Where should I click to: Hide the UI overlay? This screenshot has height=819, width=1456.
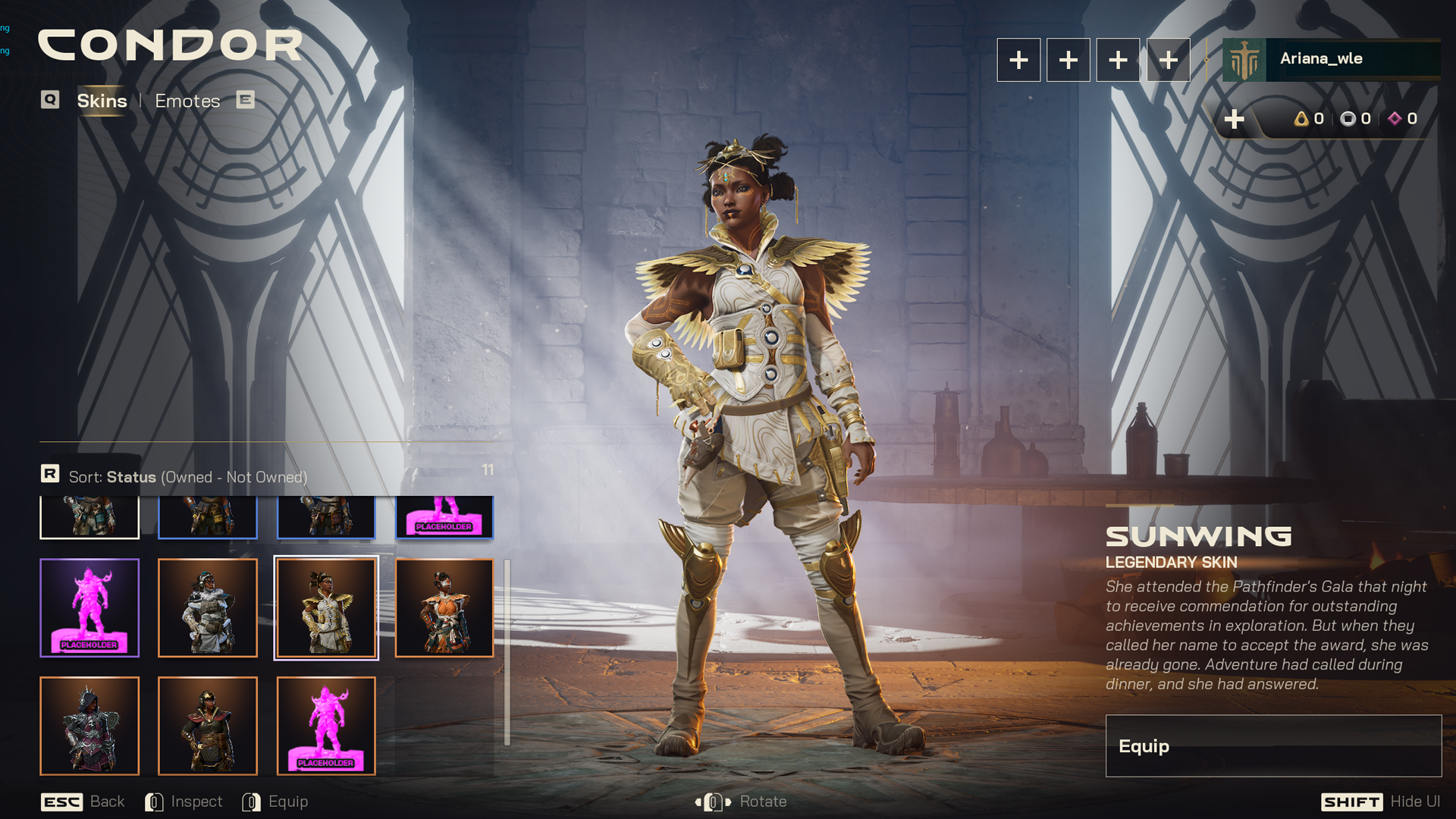pos(1380,802)
